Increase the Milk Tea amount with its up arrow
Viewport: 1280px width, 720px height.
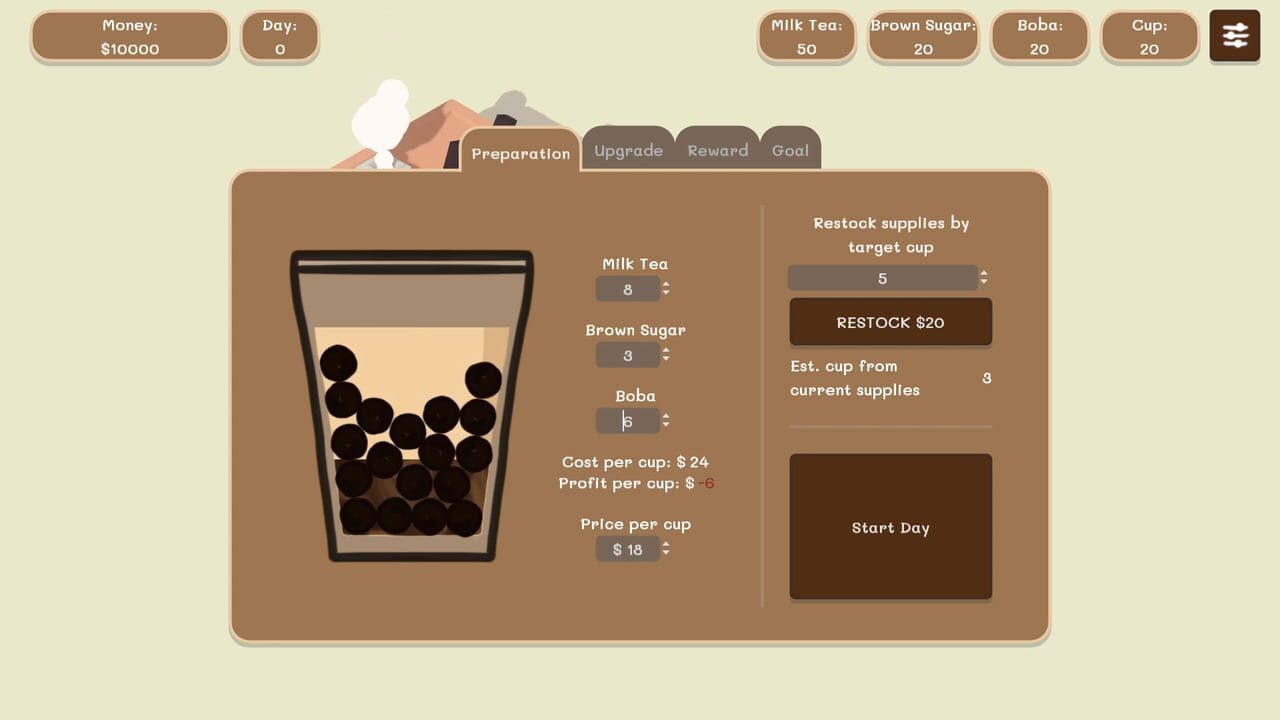pyautogui.click(x=666, y=285)
